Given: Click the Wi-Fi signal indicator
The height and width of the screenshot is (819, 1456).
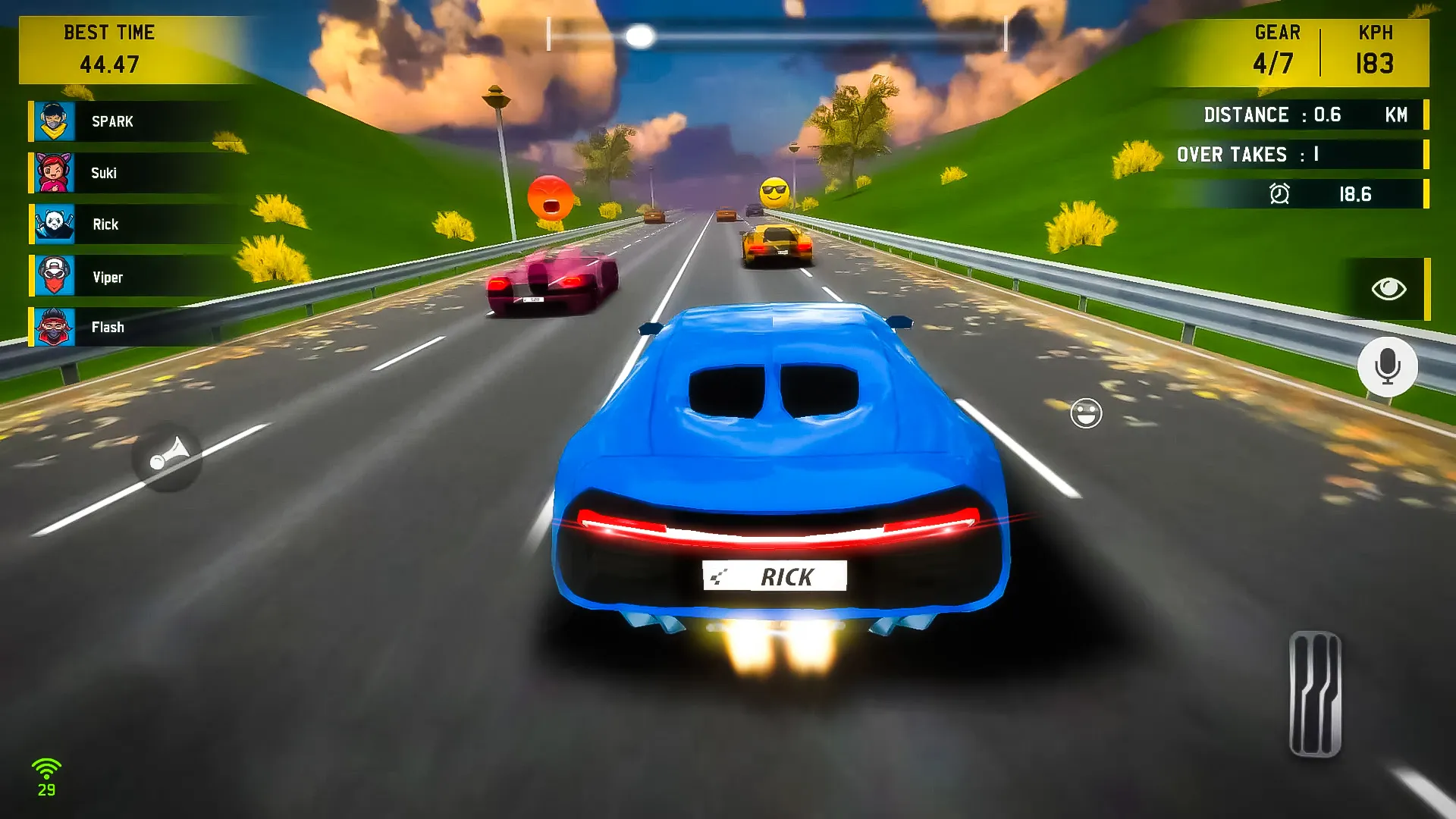Looking at the screenshot, I should tap(48, 766).
